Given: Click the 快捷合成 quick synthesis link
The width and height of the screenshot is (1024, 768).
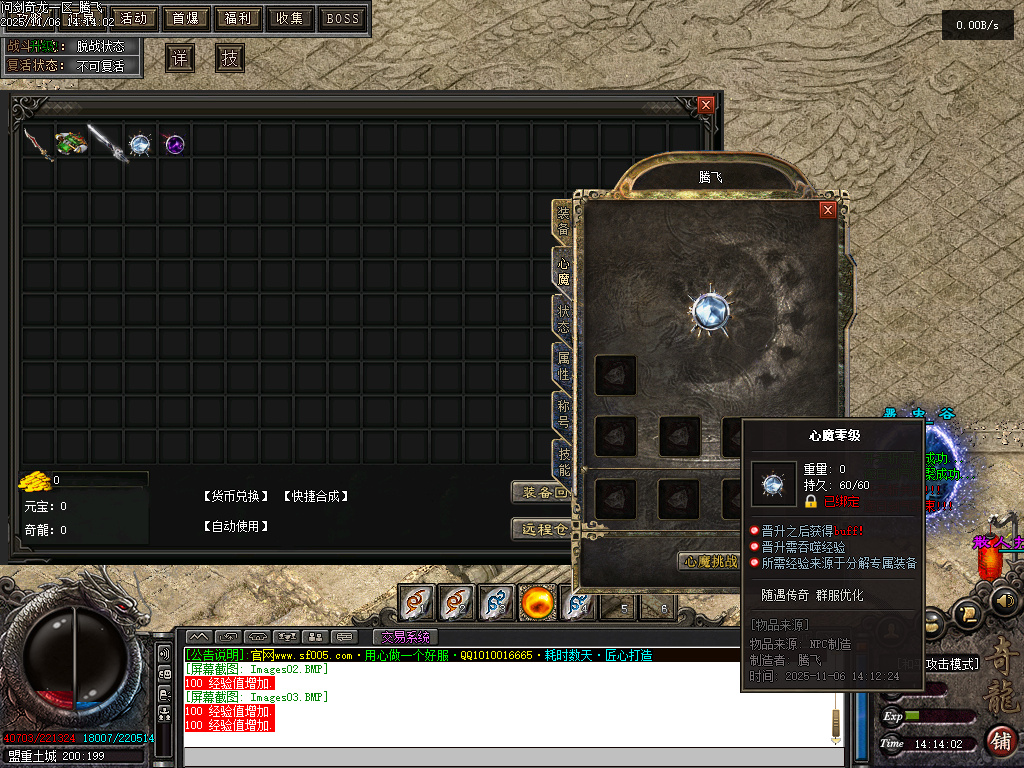Looking at the screenshot, I should pos(315,497).
